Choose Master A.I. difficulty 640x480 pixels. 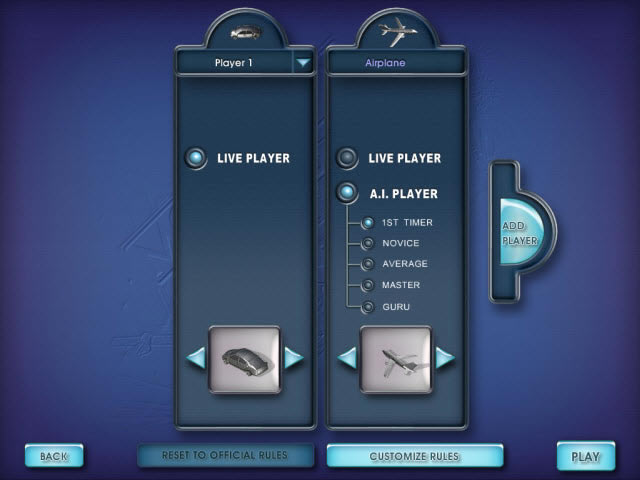[x=368, y=285]
